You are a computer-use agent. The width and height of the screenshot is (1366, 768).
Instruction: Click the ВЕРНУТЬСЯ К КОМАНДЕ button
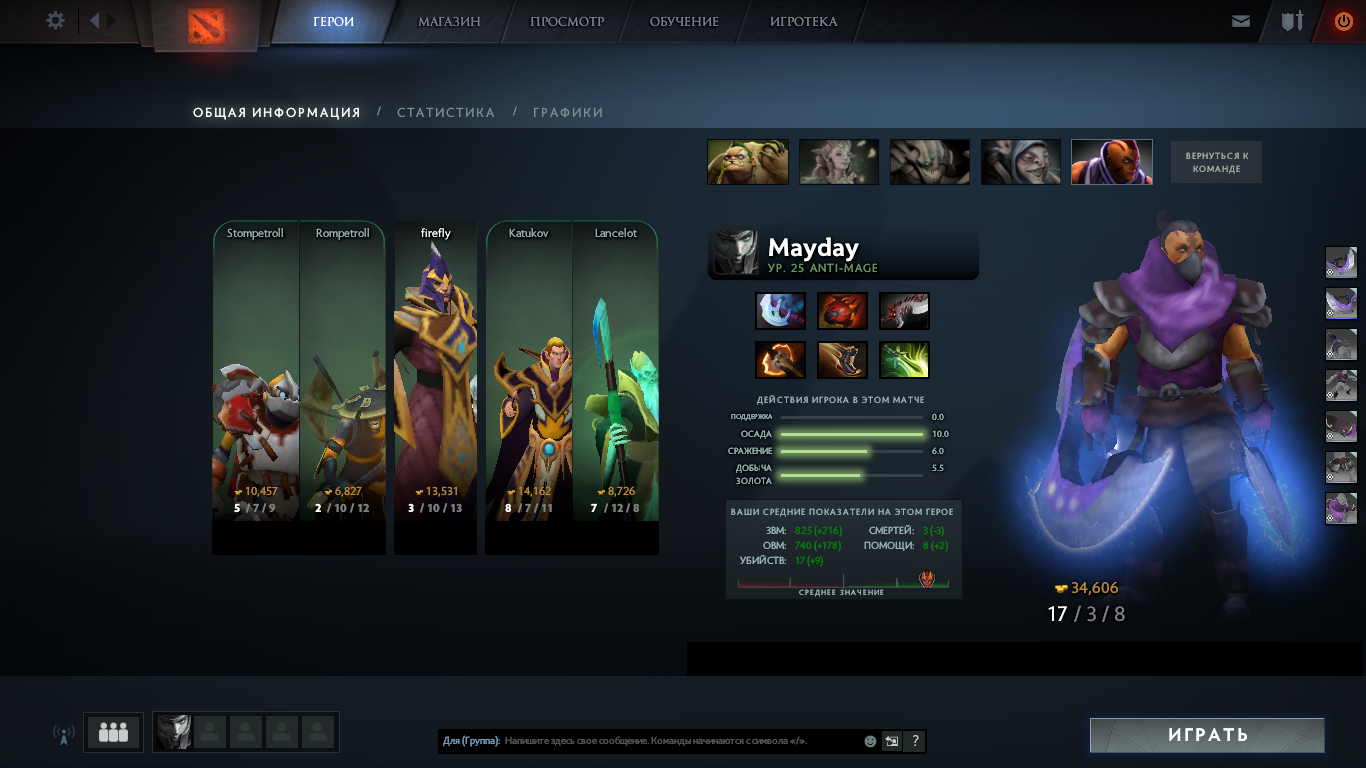pos(1216,162)
